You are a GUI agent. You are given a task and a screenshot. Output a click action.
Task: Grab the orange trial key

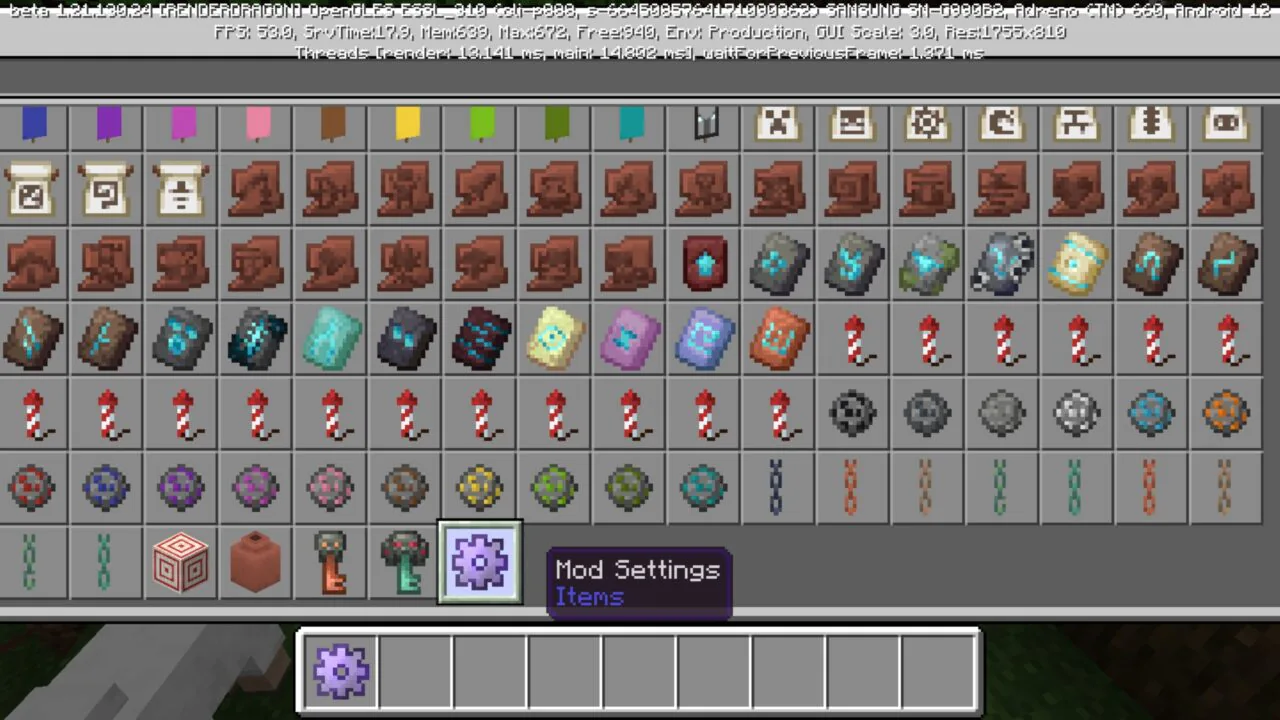click(x=330, y=563)
